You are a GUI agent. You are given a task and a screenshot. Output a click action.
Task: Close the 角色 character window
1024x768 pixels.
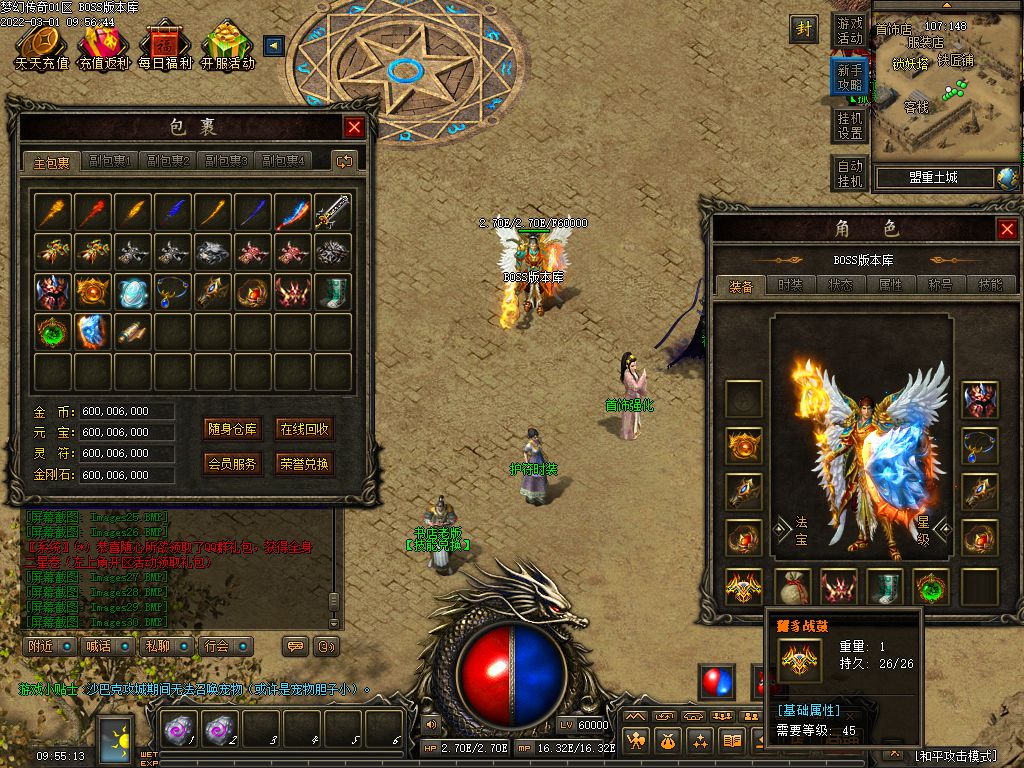1007,229
